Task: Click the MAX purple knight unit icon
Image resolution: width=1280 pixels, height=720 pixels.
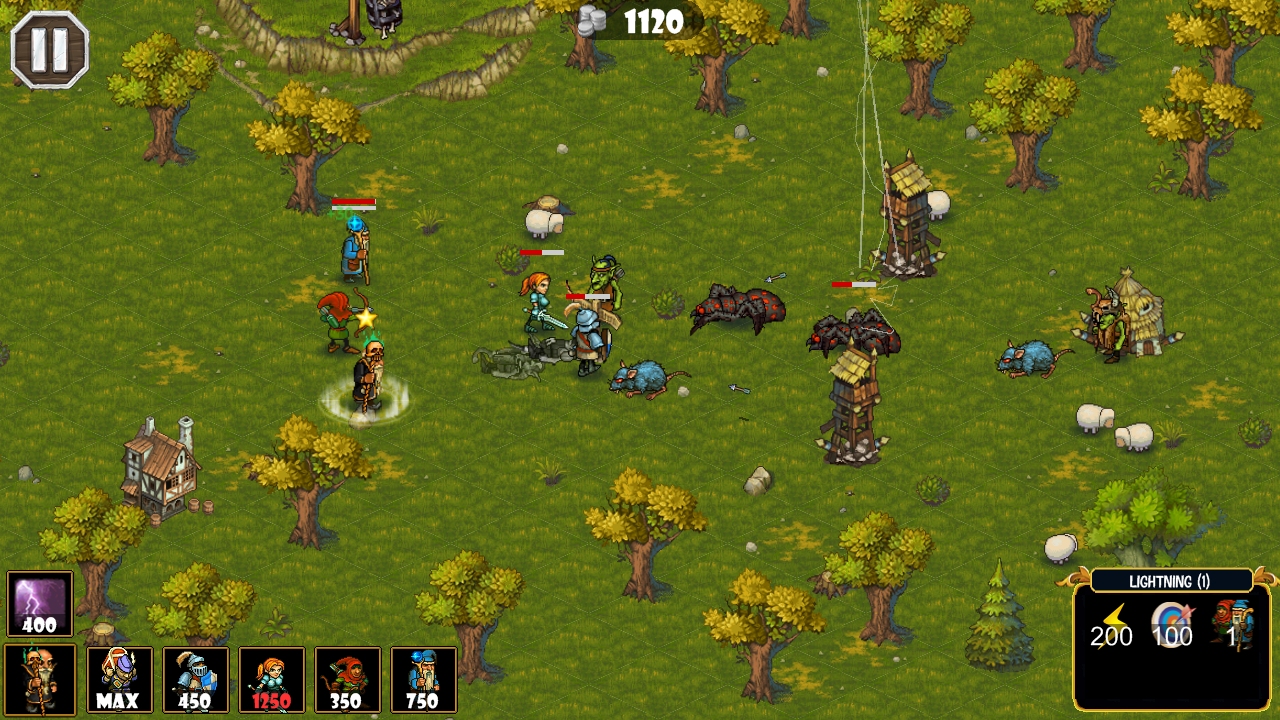Action: (120, 685)
